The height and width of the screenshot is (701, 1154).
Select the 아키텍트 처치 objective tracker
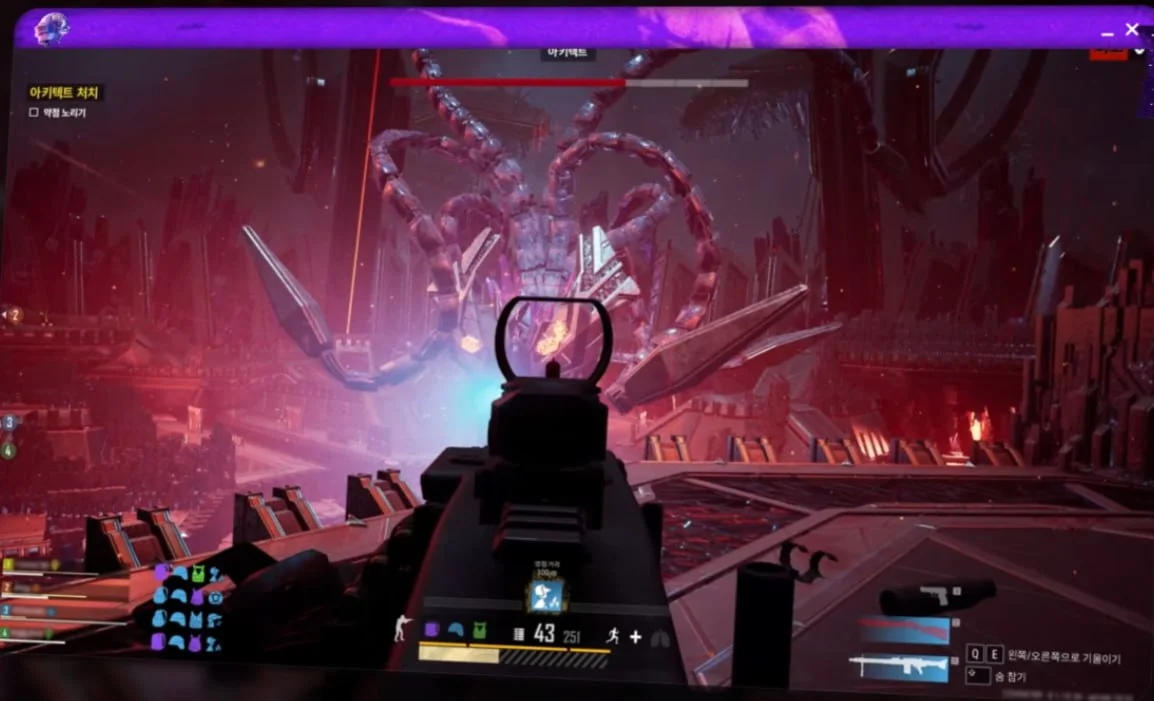click(x=64, y=93)
